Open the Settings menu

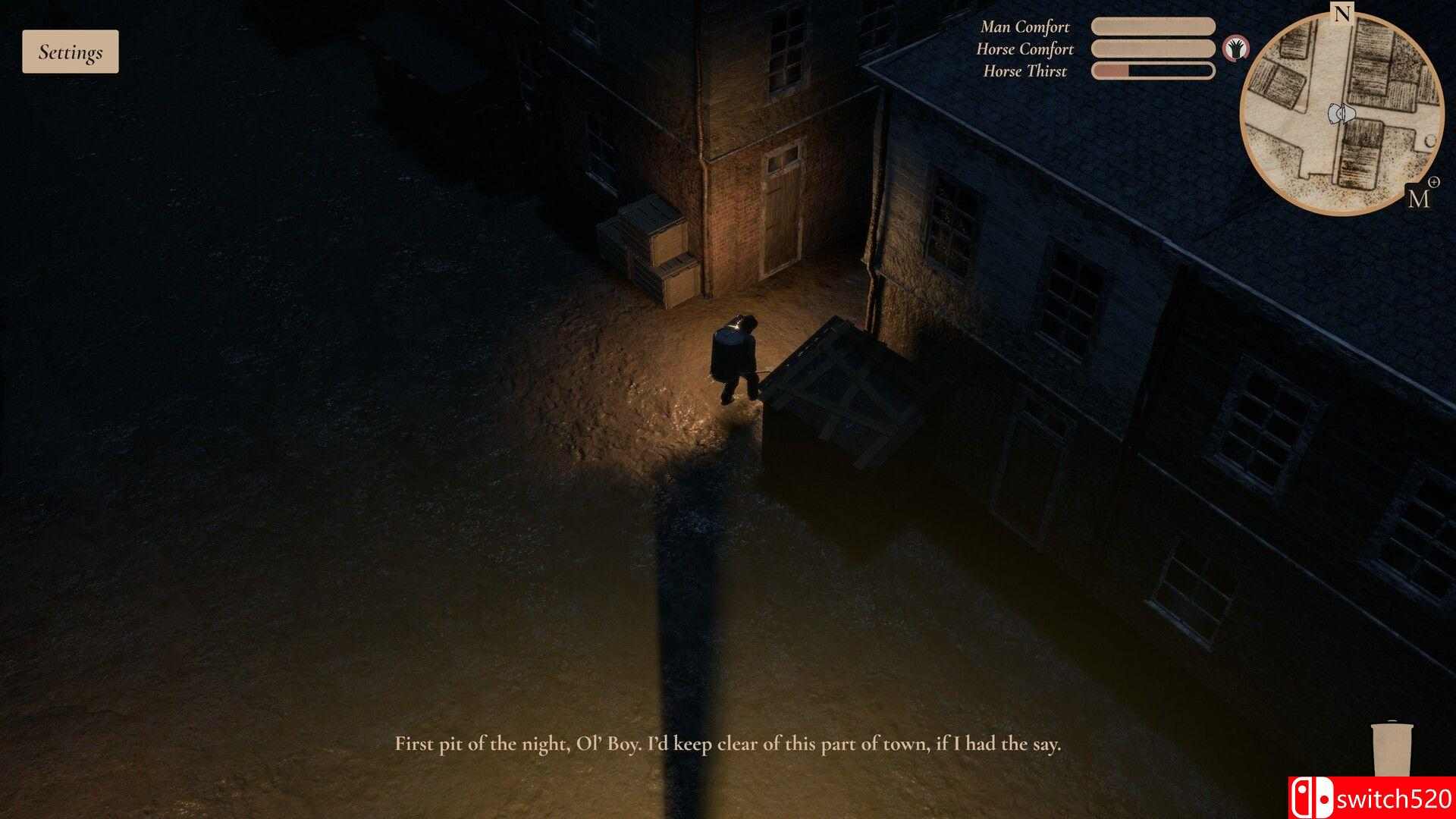pyautogui.click(x=71, y=52)
